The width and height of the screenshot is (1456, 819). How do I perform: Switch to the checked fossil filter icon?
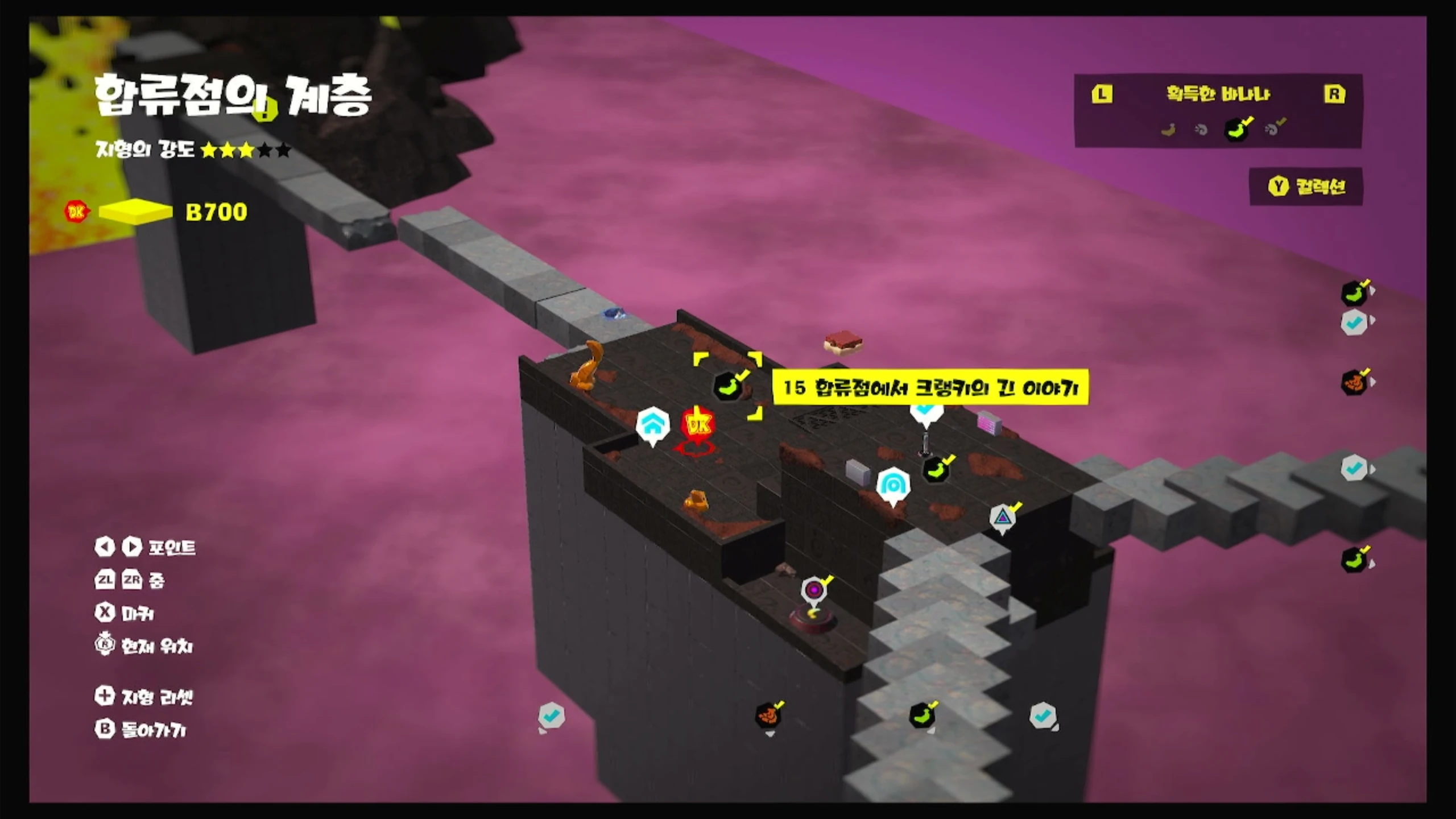point(1274,129)
